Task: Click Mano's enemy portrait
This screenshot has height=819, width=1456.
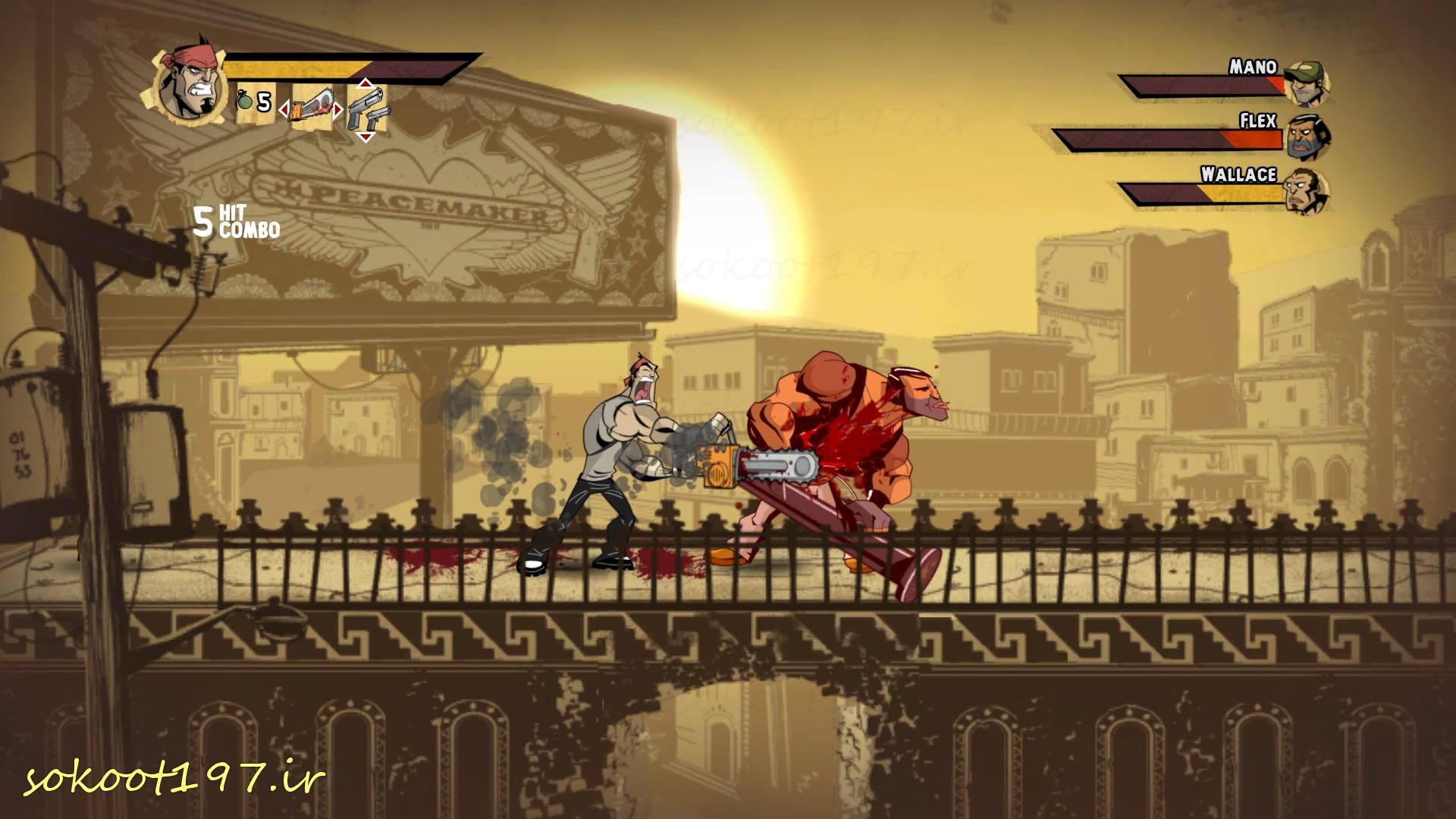Action: pyautogui.click(x=1306, y=83)
